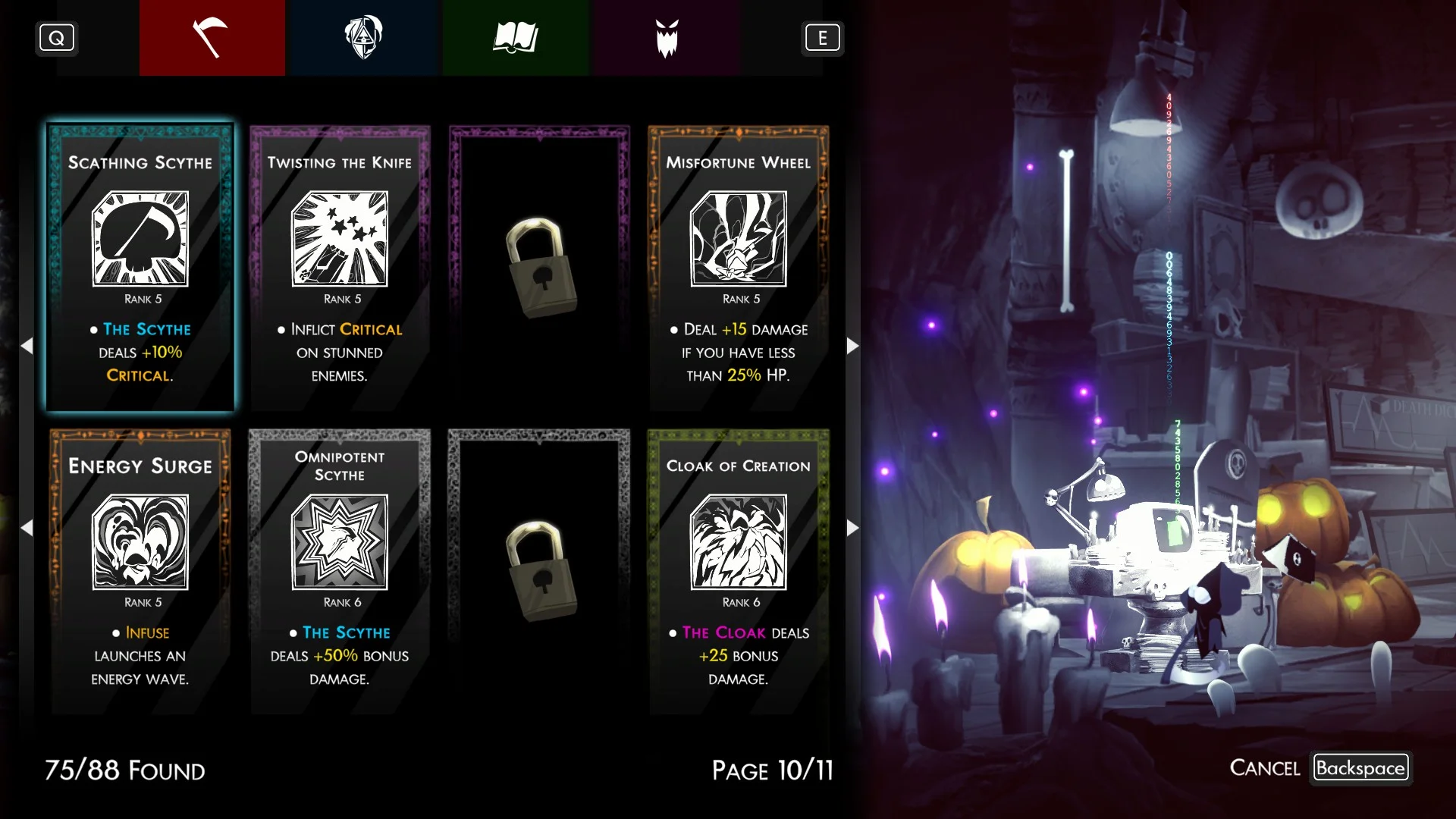
Task: Click the bottom-row left arrow
Action: click(x=27, y=528)
